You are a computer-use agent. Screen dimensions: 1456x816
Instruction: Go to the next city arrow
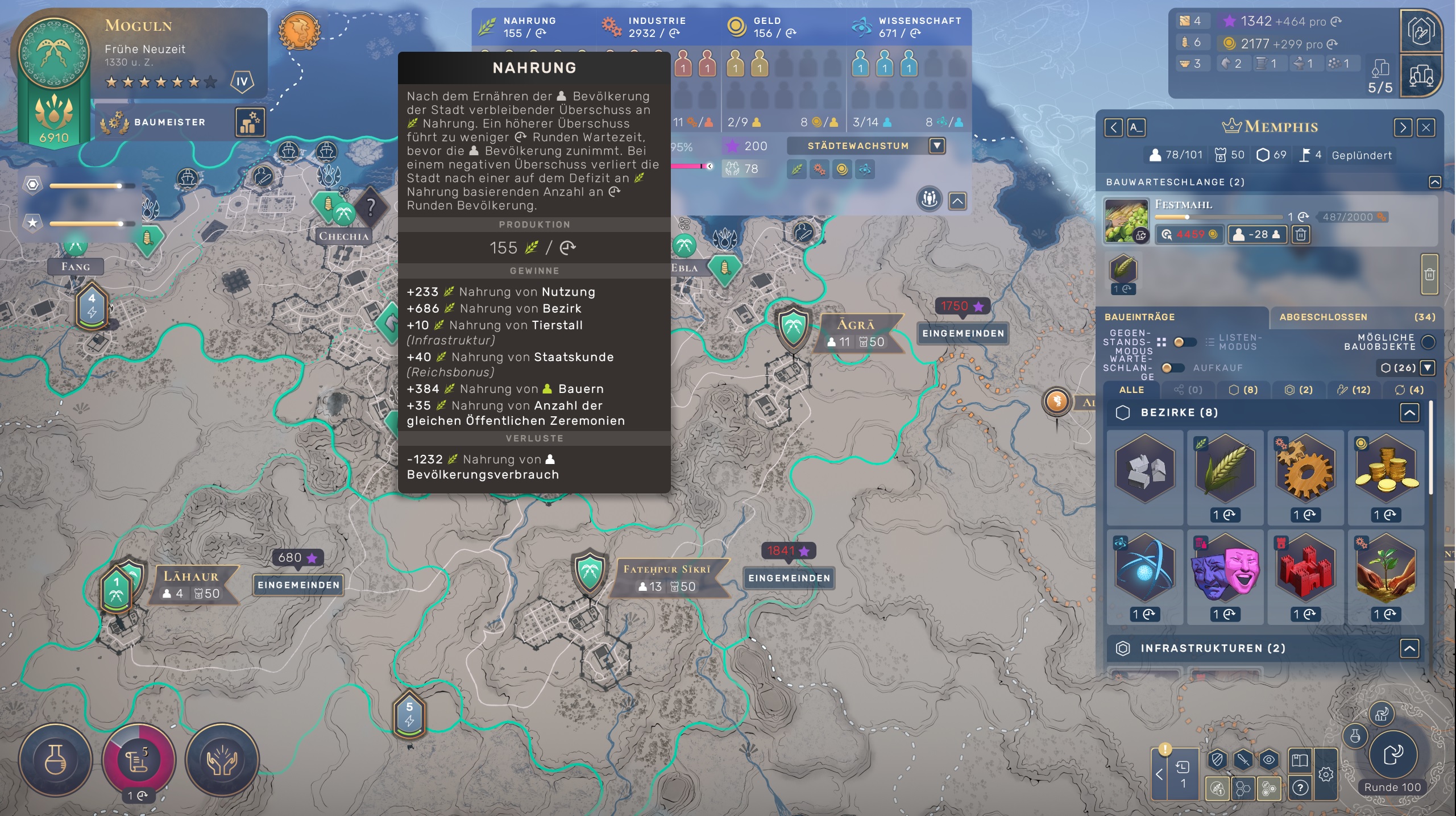point(1402,127)
